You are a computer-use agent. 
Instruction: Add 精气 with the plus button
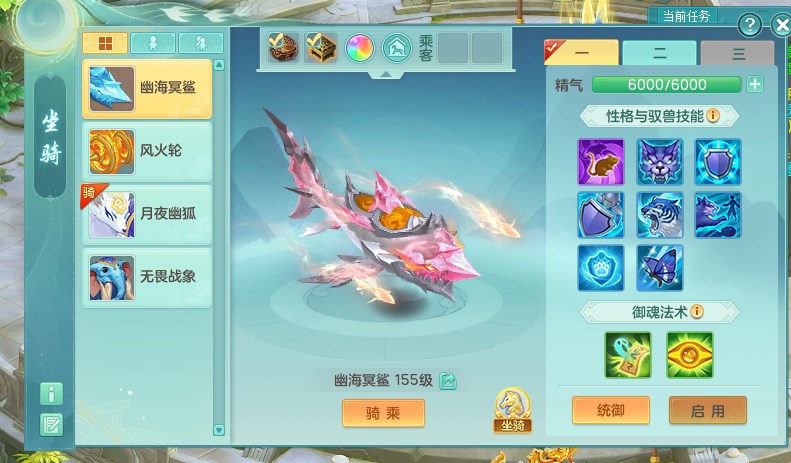pos(755,85)
